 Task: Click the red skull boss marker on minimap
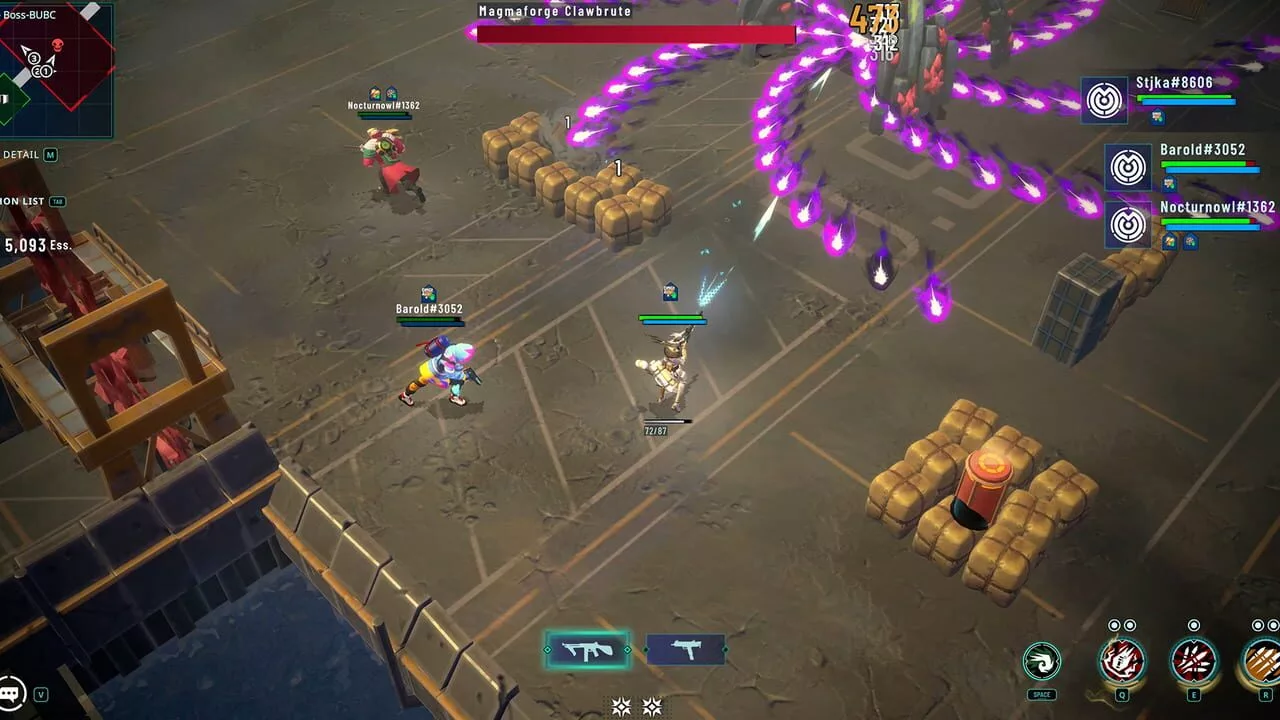[58, 45]
